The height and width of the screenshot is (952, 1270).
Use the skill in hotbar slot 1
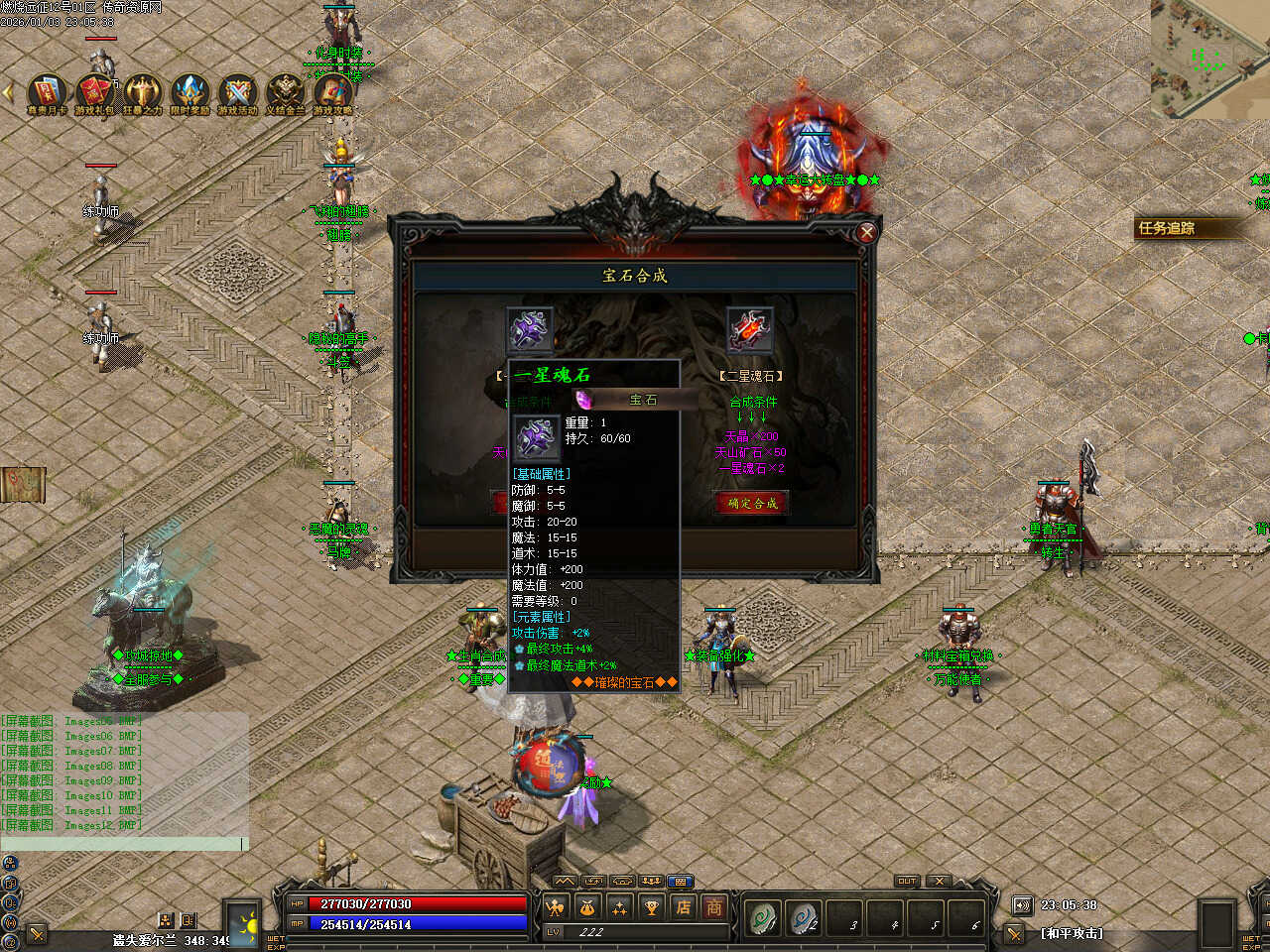[762, 918]
